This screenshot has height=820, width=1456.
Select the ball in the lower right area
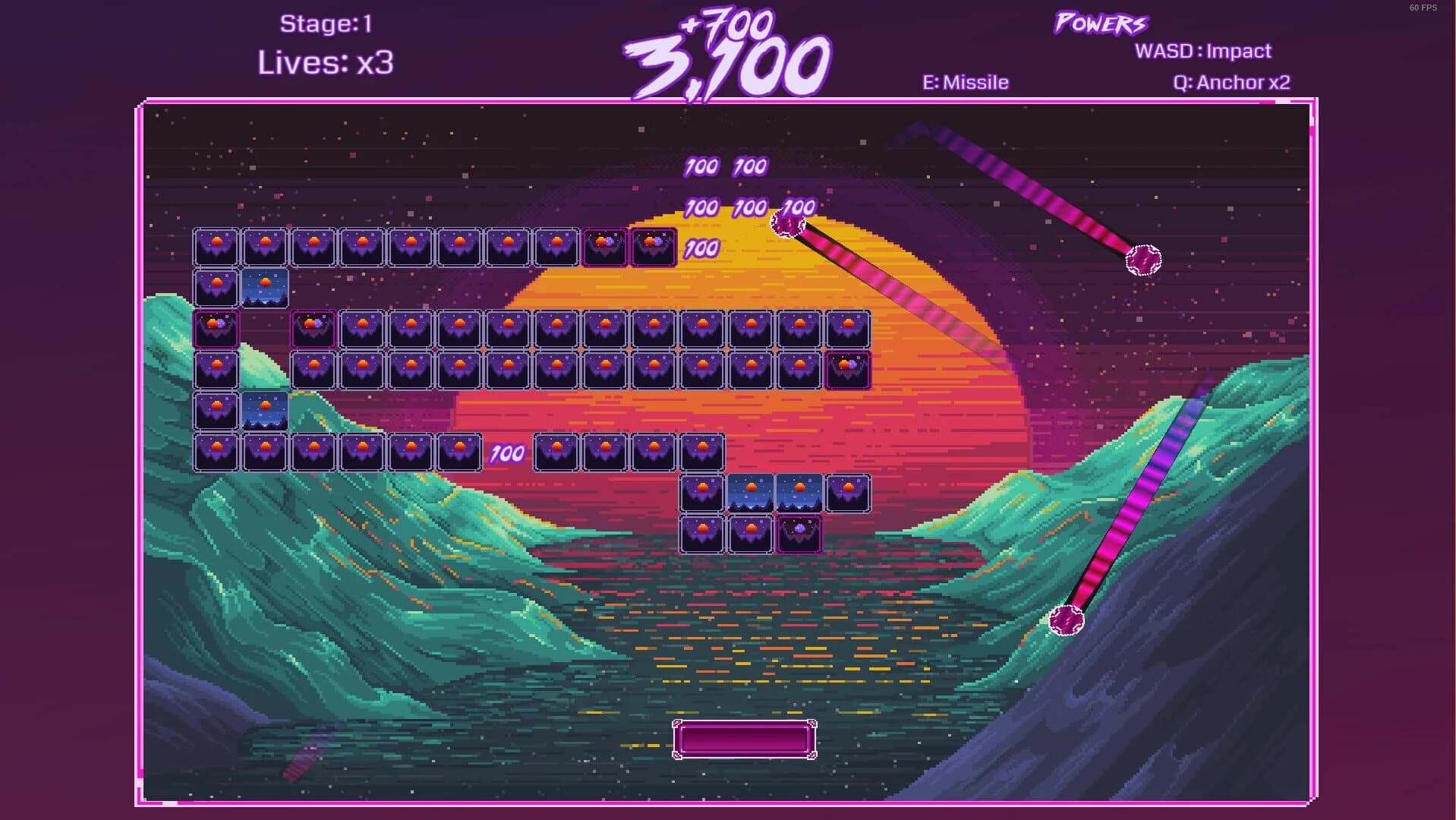point(1066,621)
